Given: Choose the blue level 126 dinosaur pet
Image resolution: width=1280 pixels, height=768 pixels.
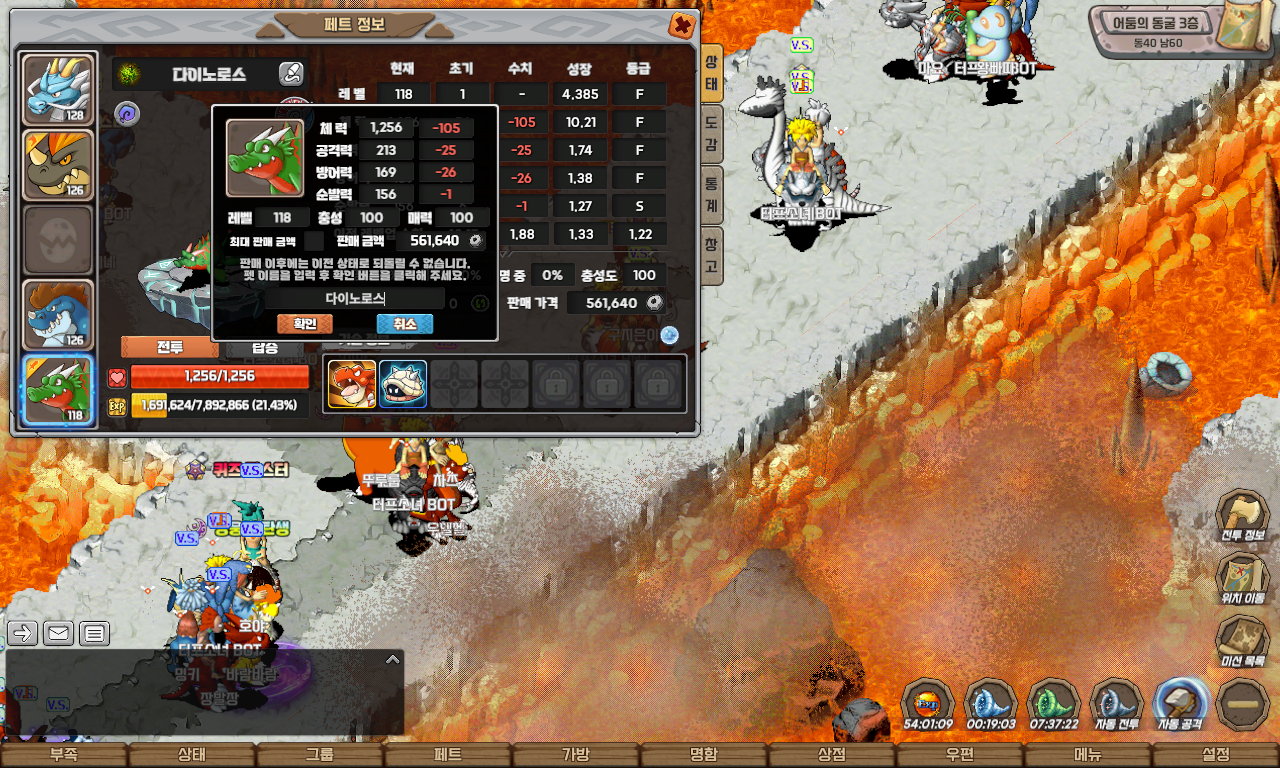Looking at the screenshot, I should 58,315.
